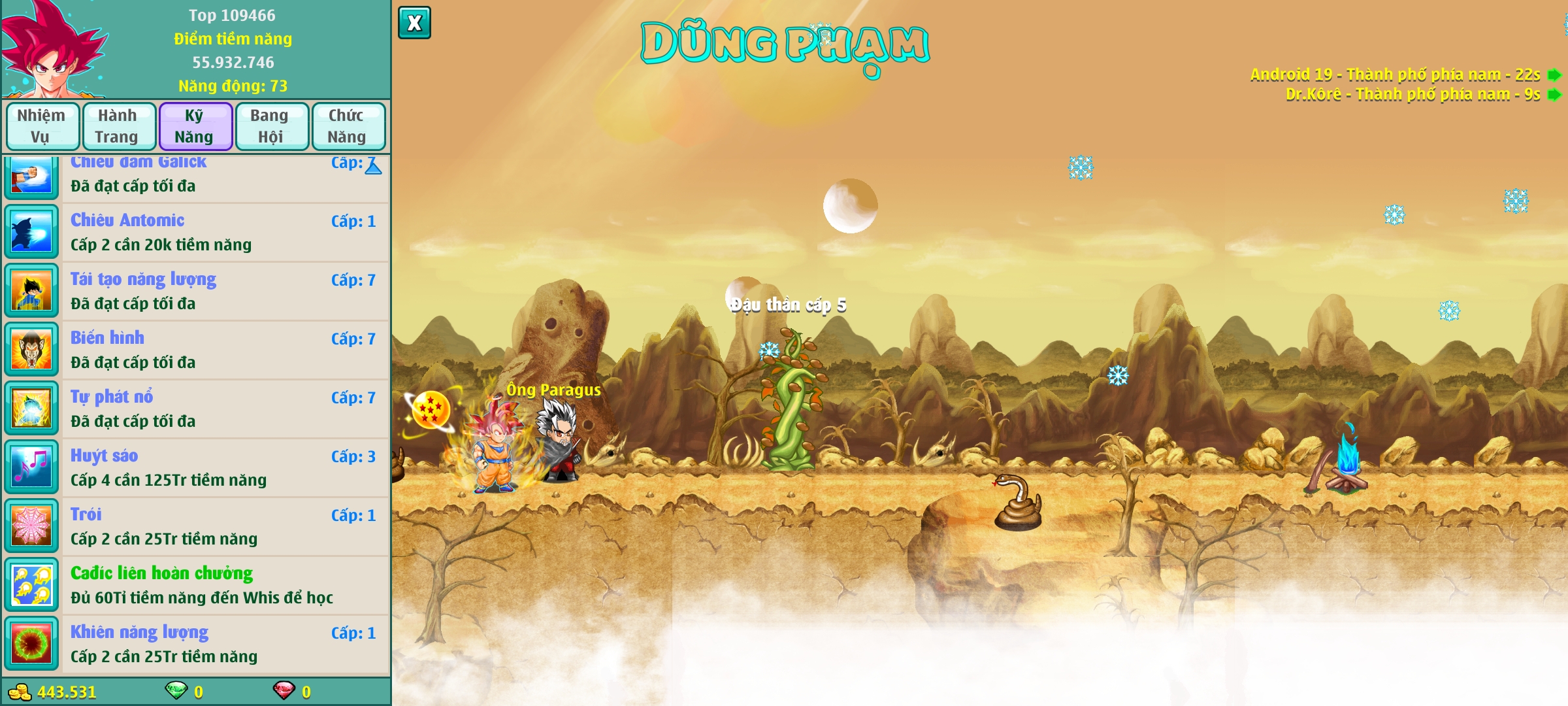Click the Huýt sáo music note icon
Viewport: 1568px width, 706px height.
click(x=31, y=467)
